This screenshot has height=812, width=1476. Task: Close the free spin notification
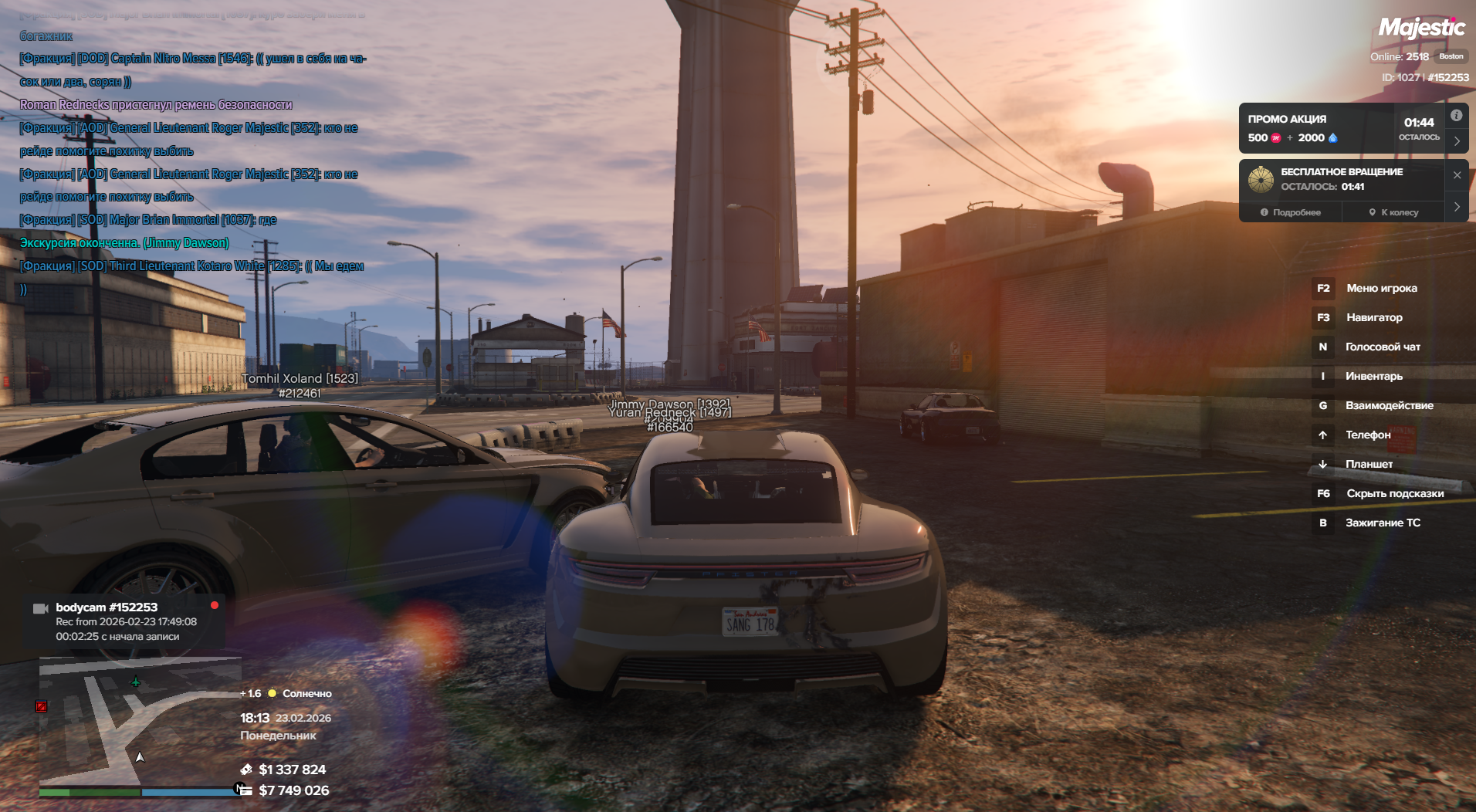point(1457,175)
